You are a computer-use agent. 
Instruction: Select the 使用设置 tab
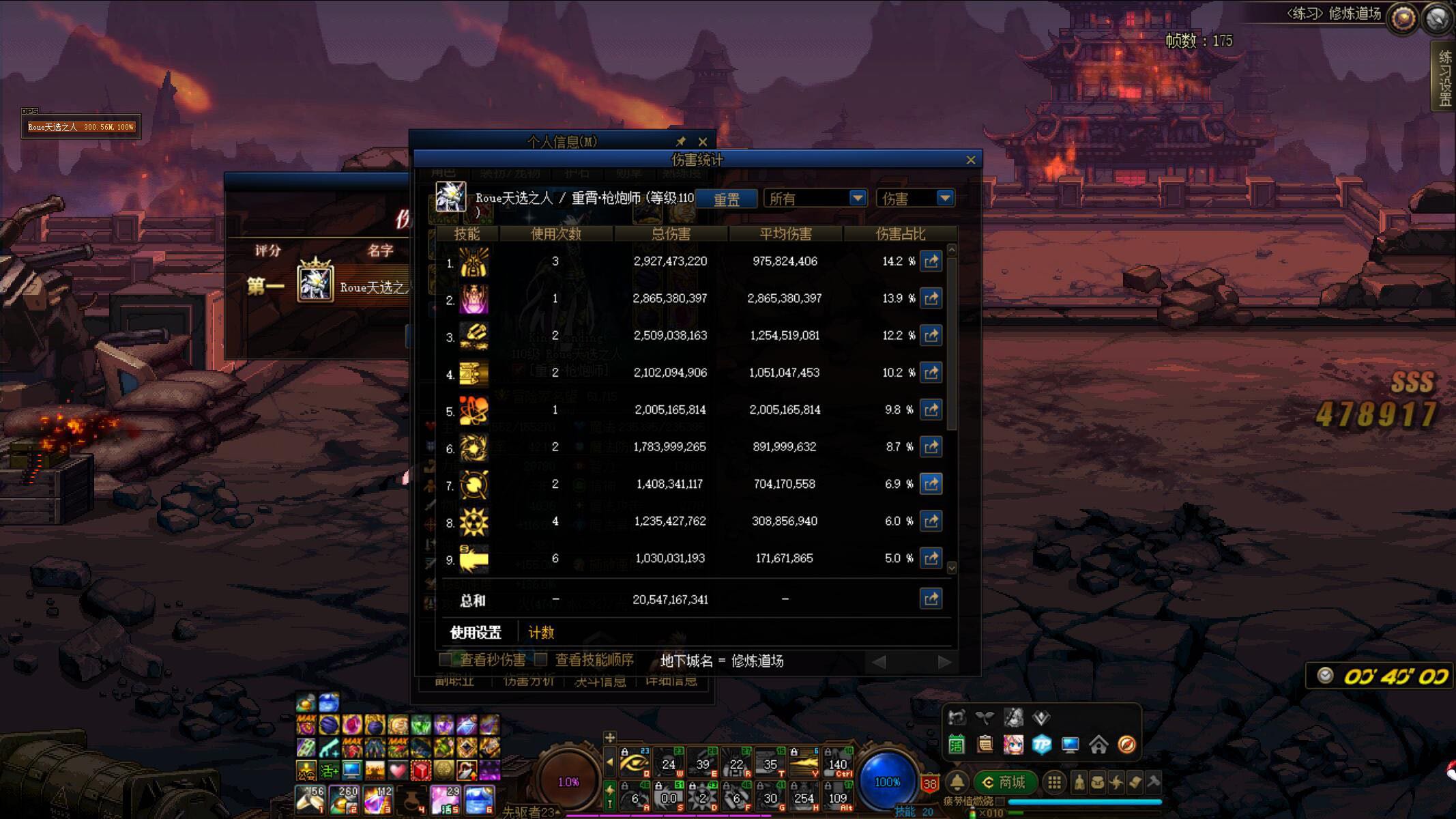(475, 632)
